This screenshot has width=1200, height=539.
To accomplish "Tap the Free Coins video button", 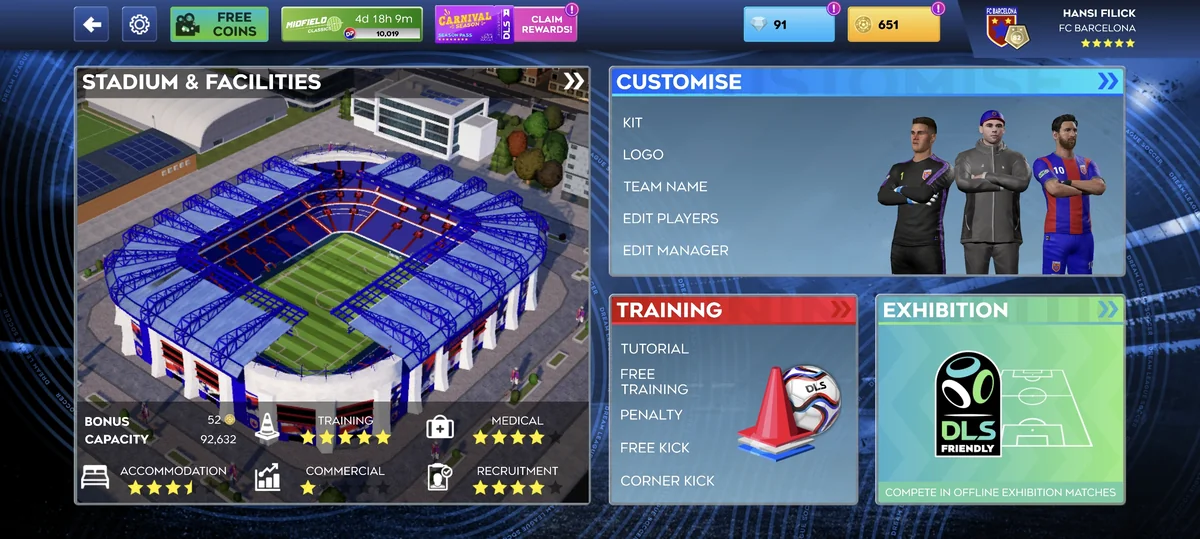I will pyautogui.click(x=219, y=24).
